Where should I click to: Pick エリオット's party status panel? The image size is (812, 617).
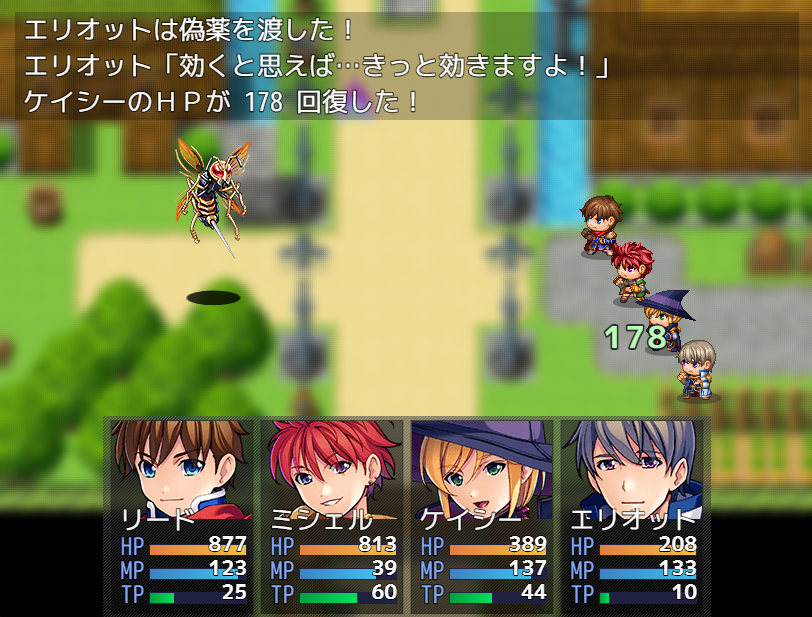631,515
